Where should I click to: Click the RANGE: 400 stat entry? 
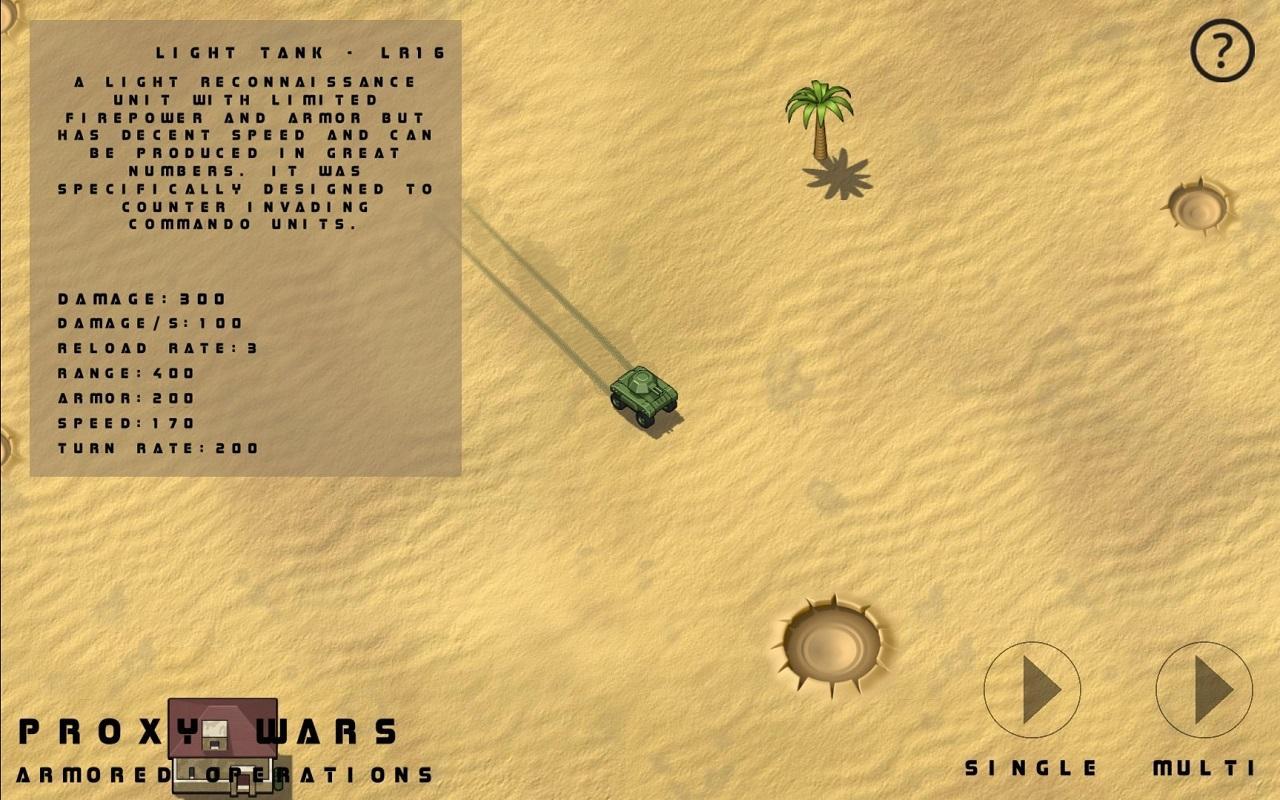click(x=125, y=373)
